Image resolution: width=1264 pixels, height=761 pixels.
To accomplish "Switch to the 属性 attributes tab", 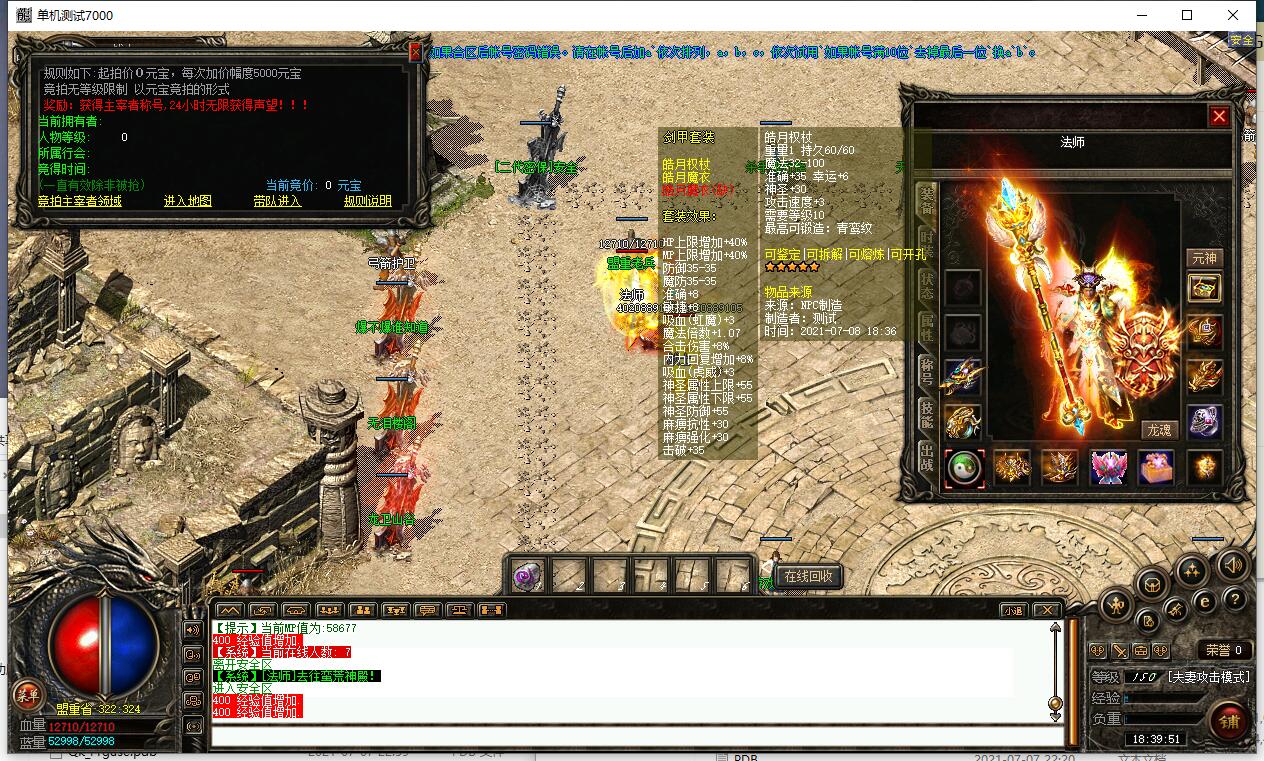I will coord(926,326).
